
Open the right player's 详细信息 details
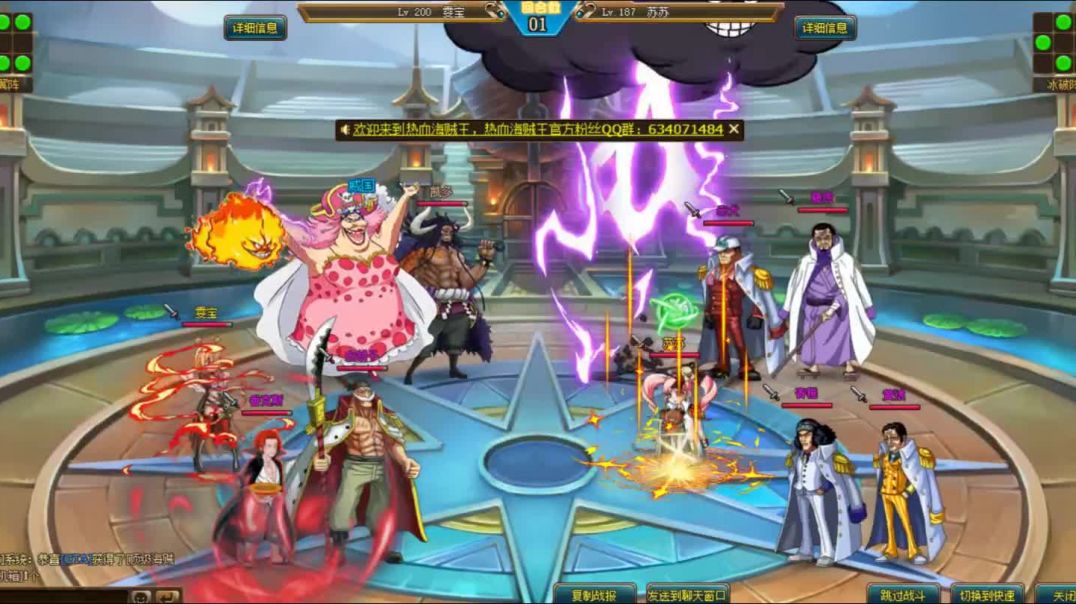[825, 28]
